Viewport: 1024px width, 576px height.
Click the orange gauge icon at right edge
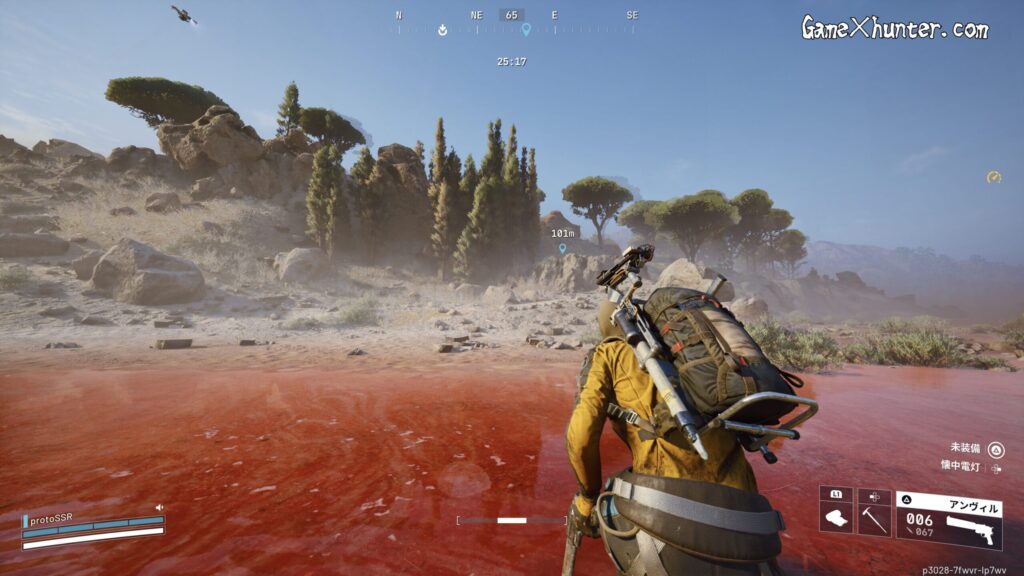click(x=993, y=177)
